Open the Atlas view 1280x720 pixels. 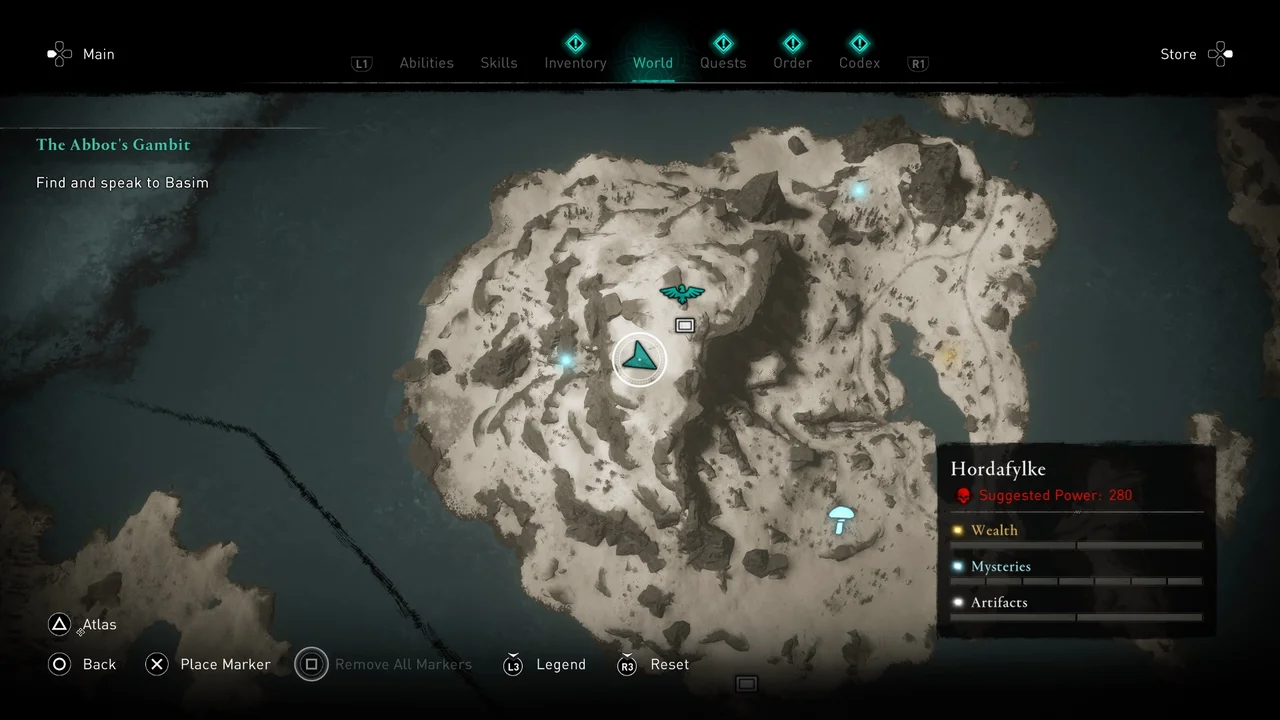[98, 624]
